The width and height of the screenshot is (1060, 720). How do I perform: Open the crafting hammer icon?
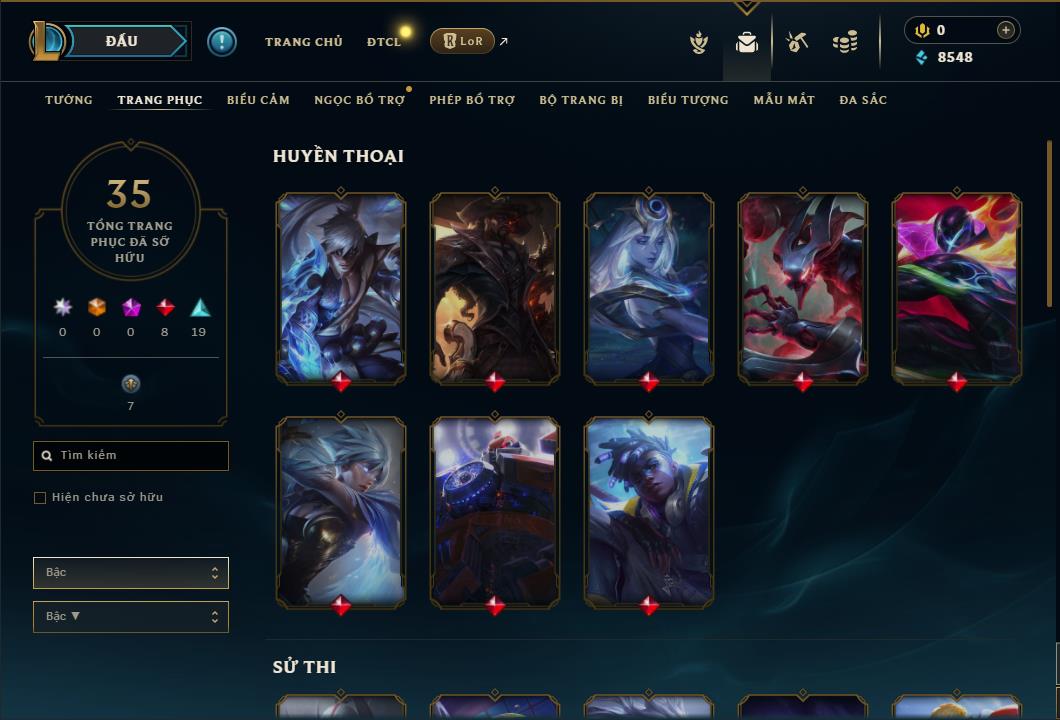pyautogui.click(x=797, y=42)
